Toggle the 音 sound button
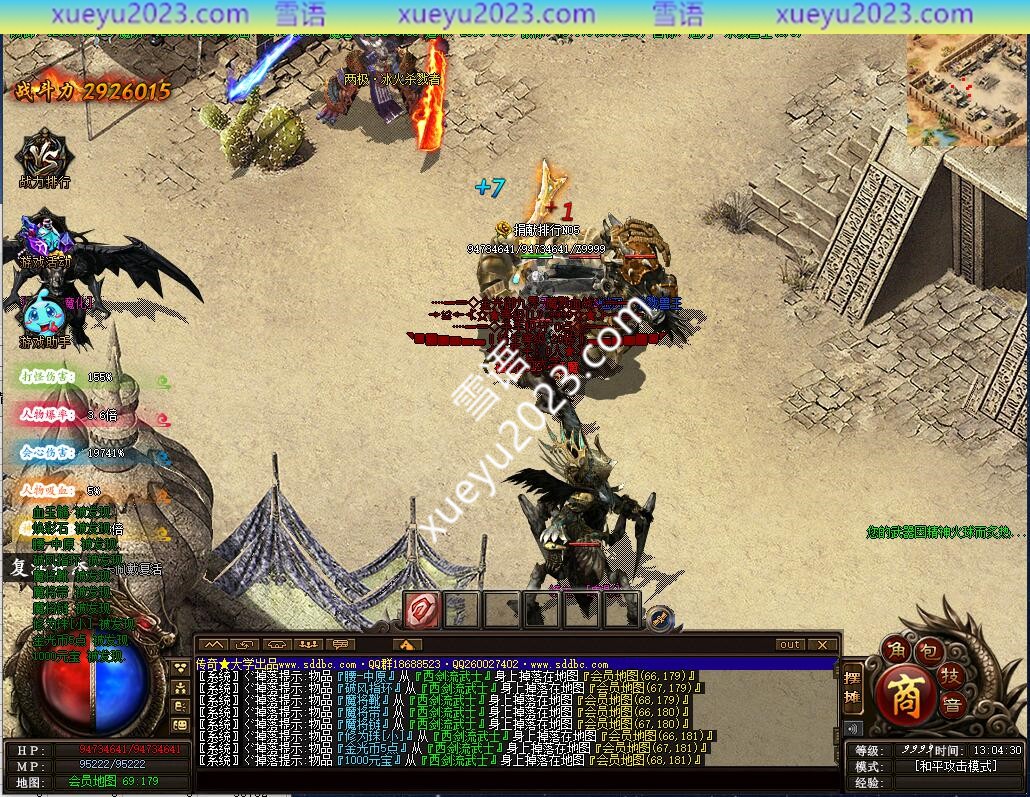 [951, 705]
